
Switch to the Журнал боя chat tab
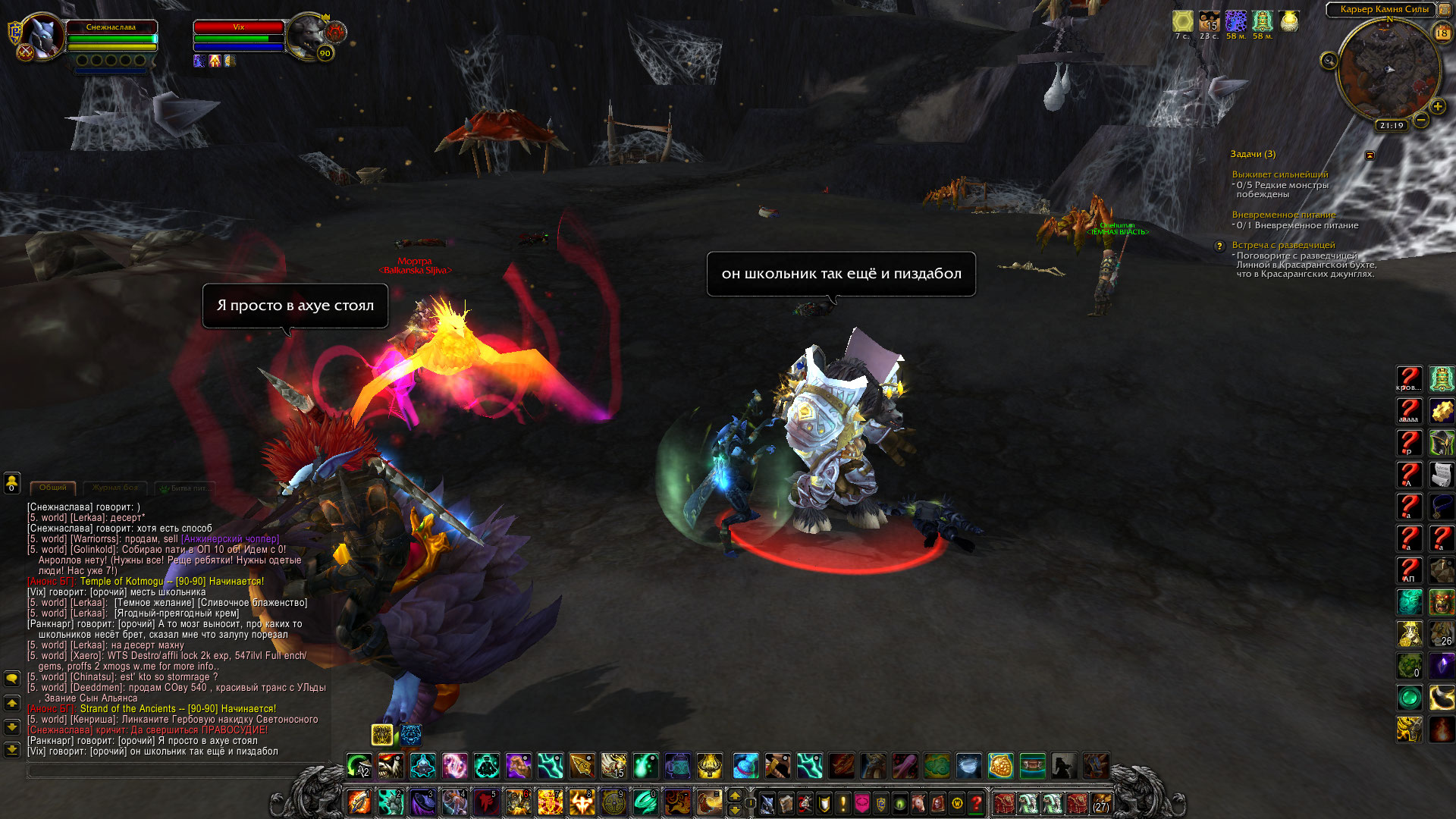pos(115,488)
